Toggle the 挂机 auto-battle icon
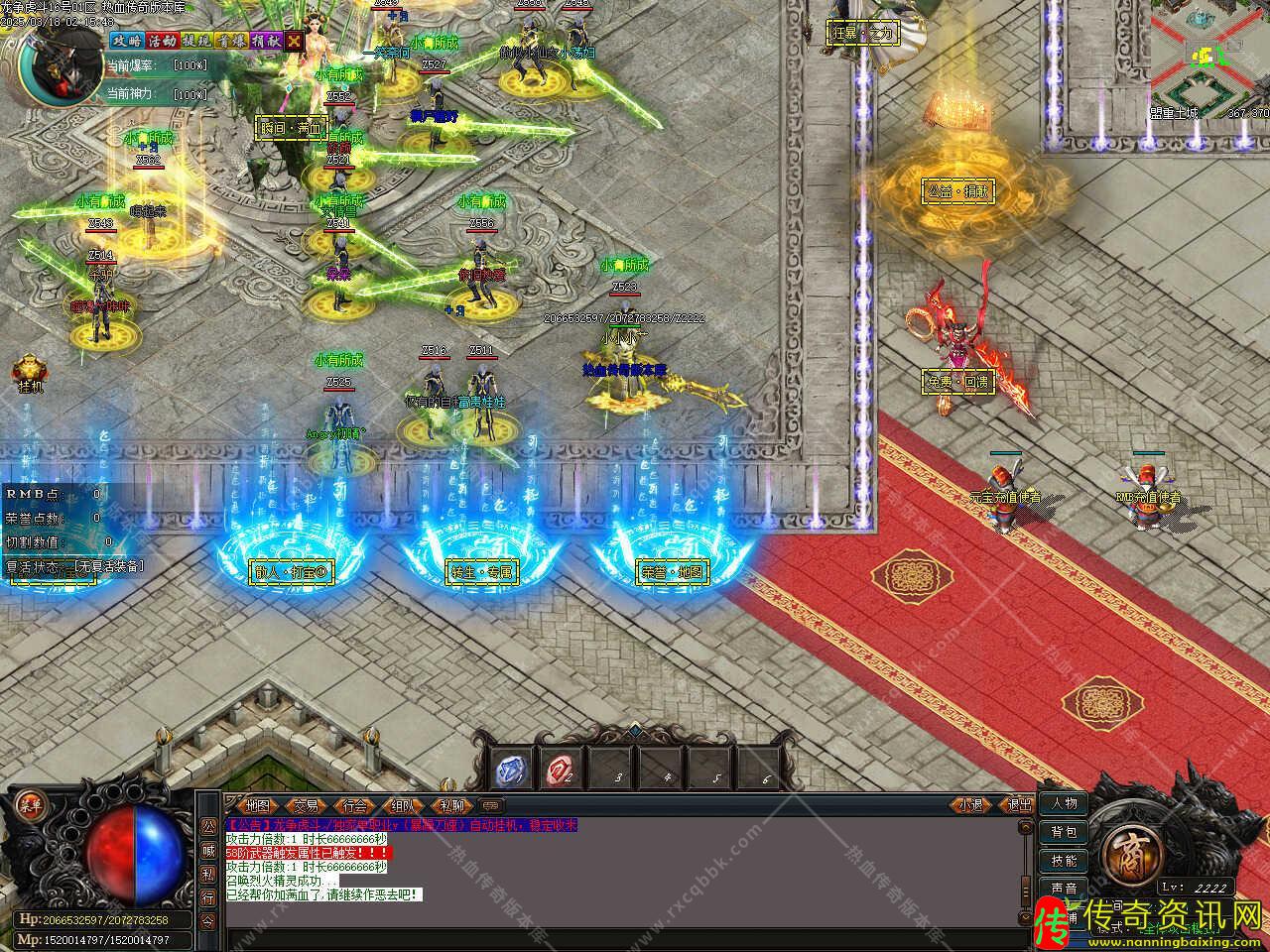 28,373
